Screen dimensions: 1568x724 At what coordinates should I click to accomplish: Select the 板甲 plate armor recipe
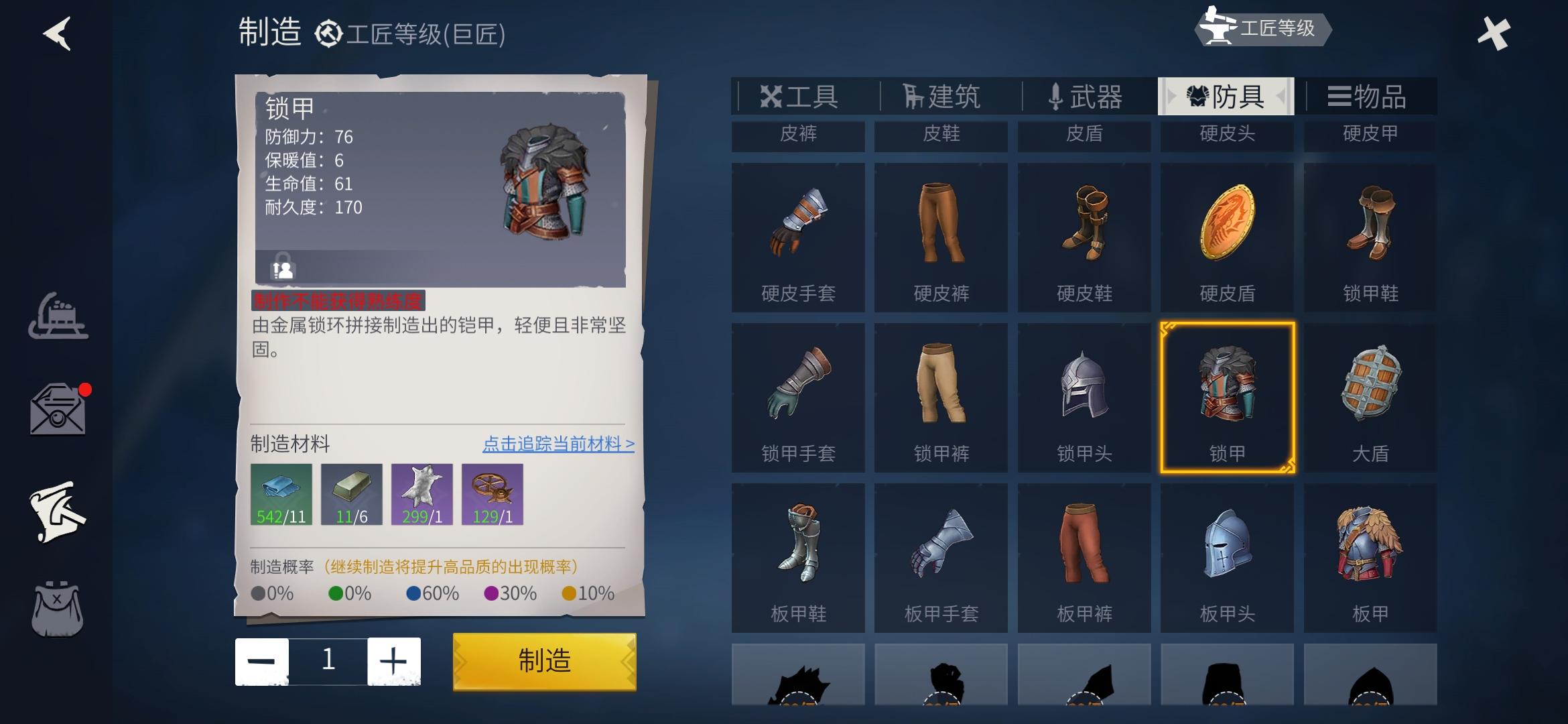coord(1370,556)
